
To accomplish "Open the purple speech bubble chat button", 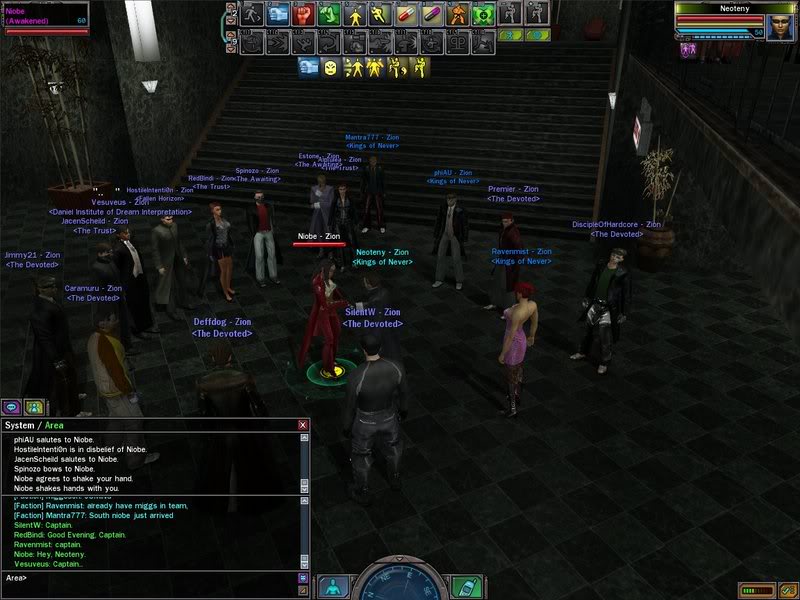I will (x=11, y=407).
